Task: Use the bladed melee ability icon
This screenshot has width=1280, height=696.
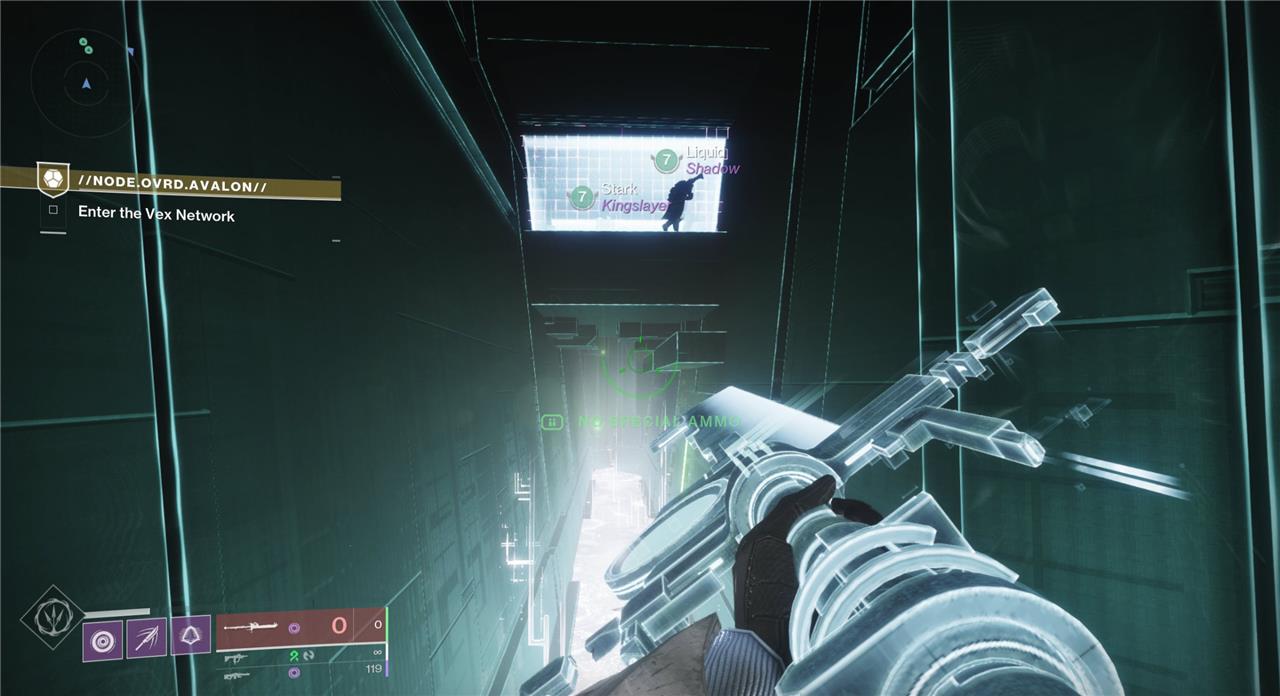Action: (146, 637)
